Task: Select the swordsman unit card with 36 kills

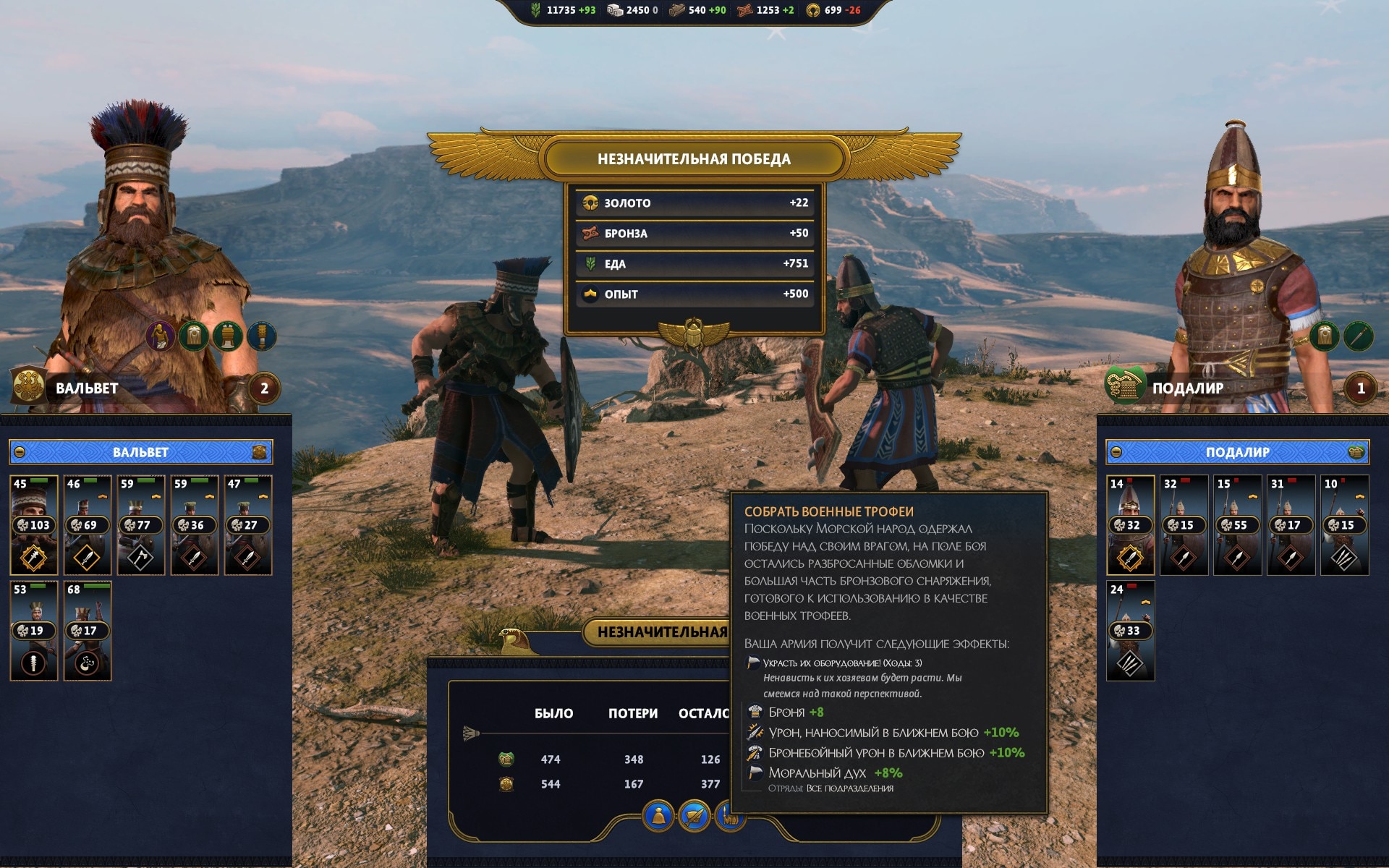Action: [x=195, y=525]
